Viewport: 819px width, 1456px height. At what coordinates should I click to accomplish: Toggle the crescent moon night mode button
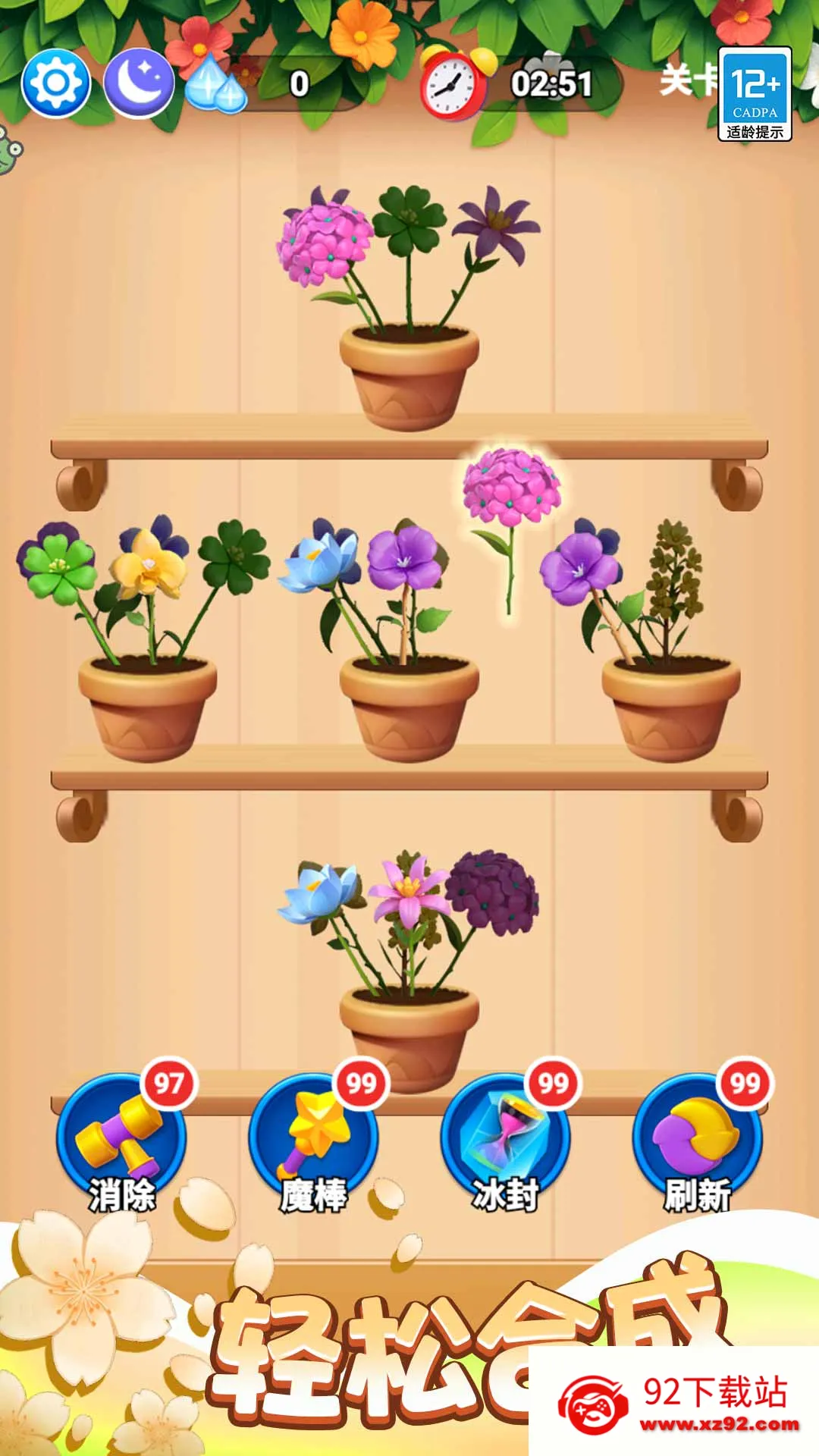click(x=138, y=83)
